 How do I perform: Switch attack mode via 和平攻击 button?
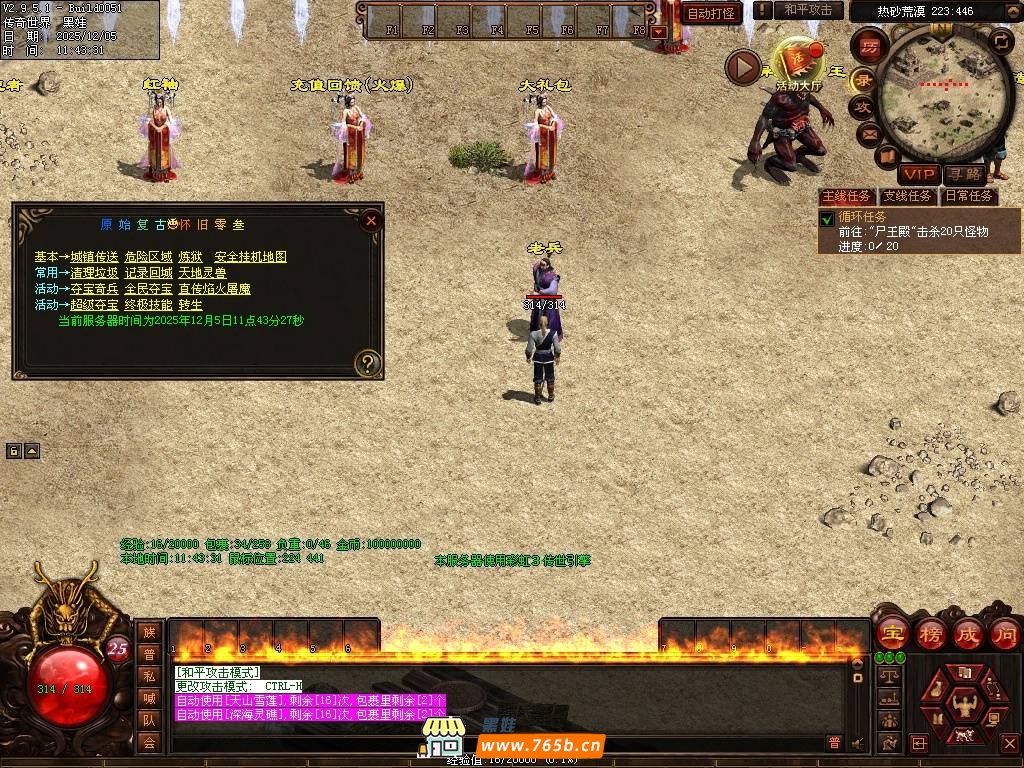pos(808,10)
